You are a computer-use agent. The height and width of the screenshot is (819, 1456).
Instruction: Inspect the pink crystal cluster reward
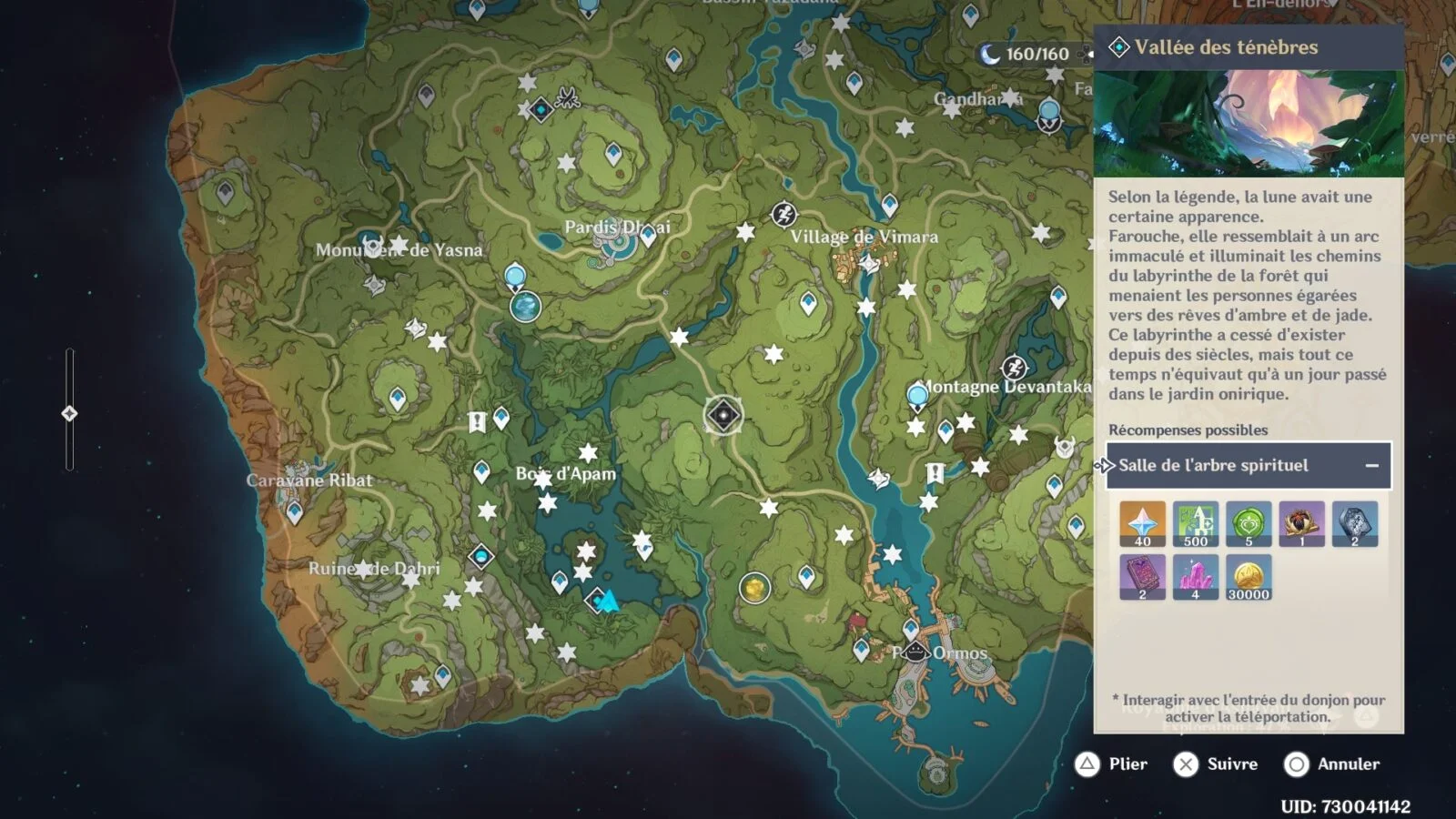pyautogui.click(x=1195, y=577)
